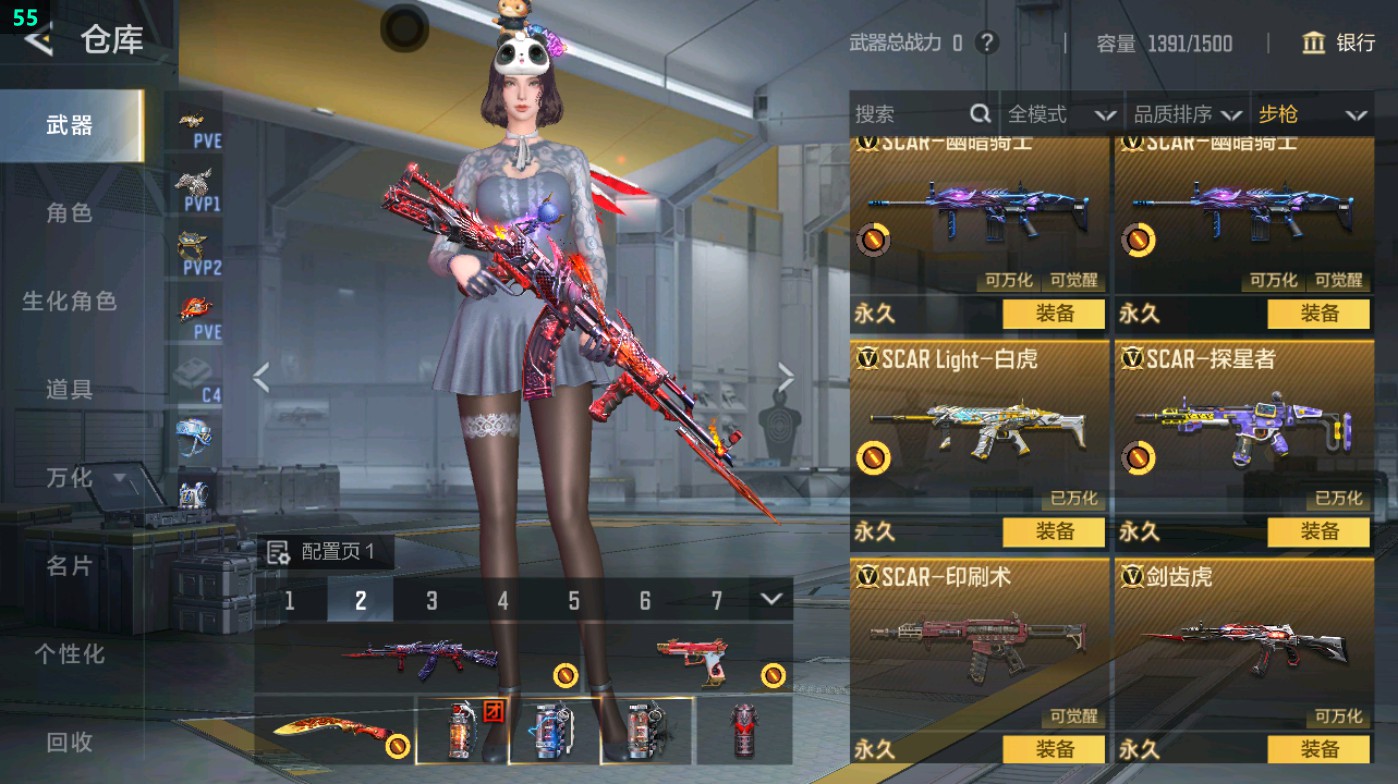Switch to the 个性化 category
Viewport: 1398px width, 784px height.
pos(69,654)
